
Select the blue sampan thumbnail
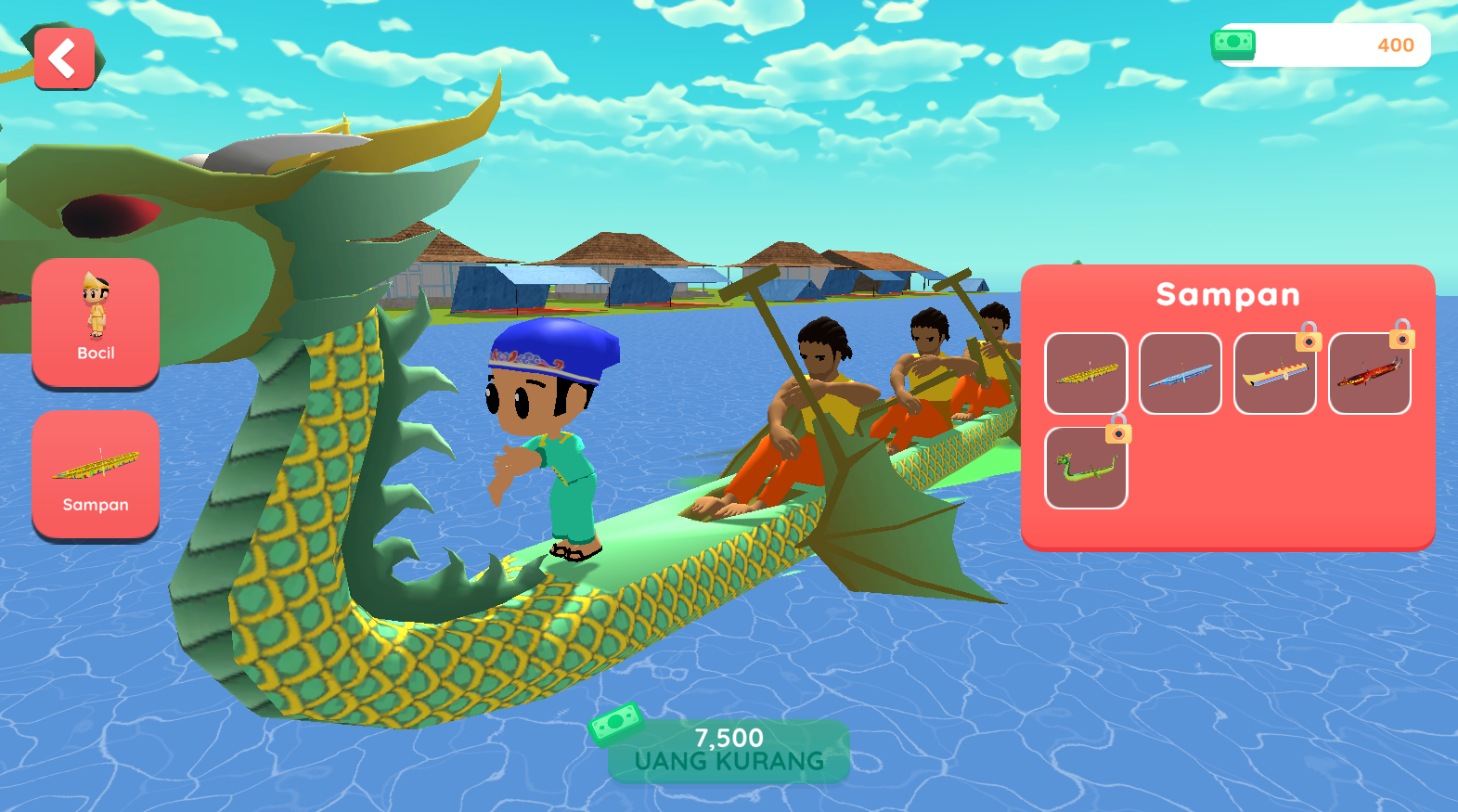click(x=1181, y=374)
